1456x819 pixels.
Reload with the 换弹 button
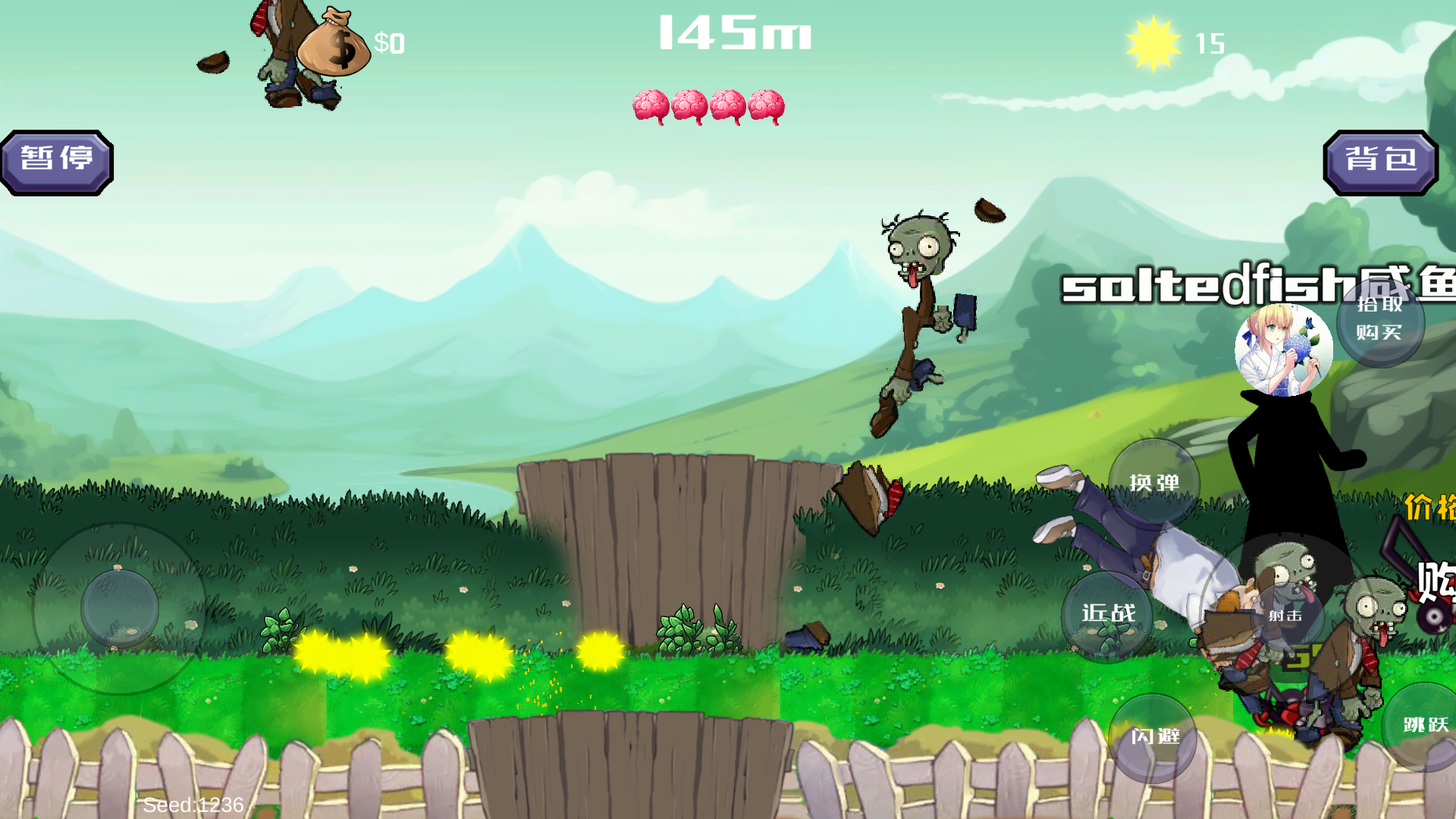coord(1153,483)
